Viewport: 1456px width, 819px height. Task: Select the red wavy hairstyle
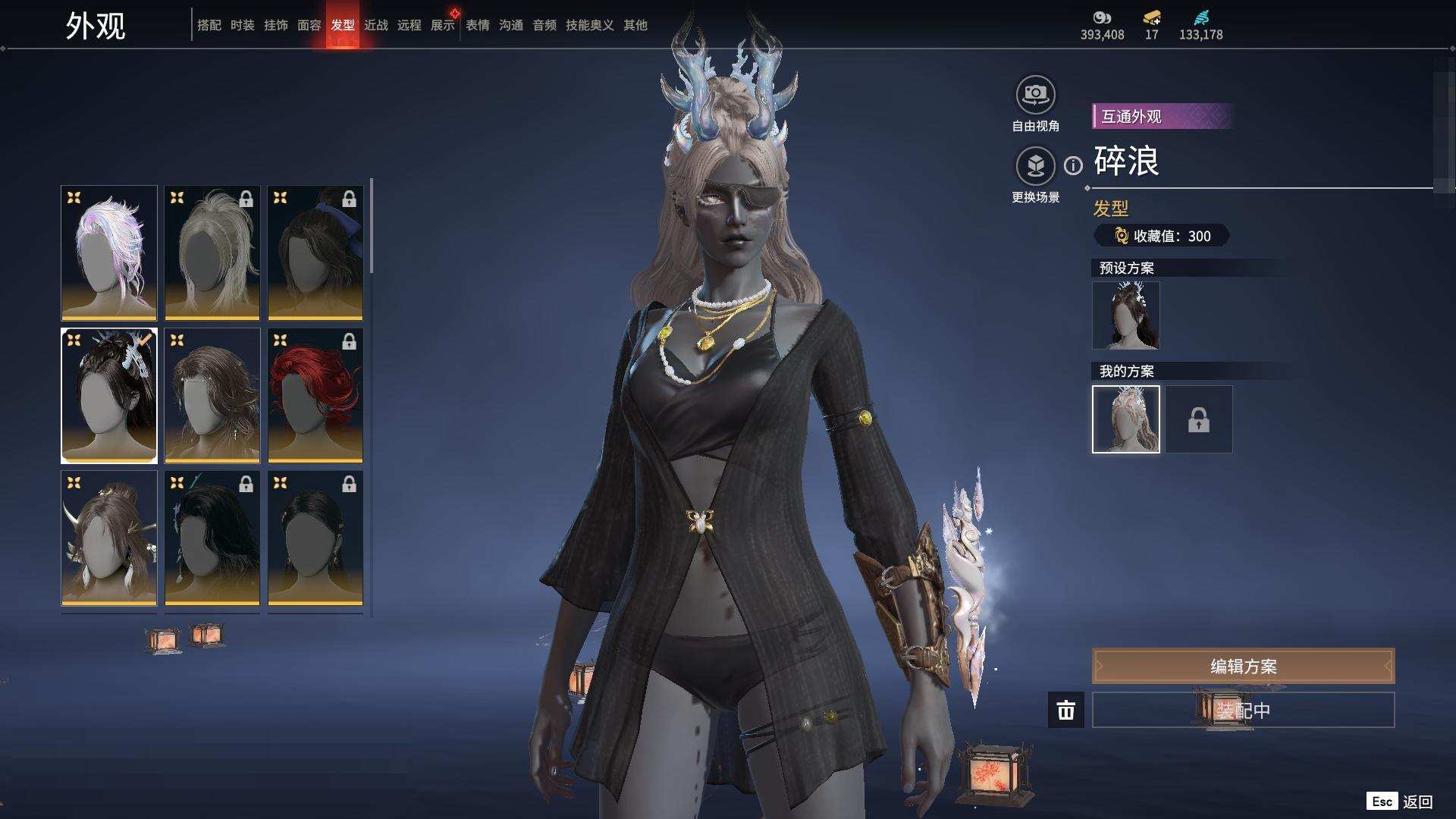[315, 395]
